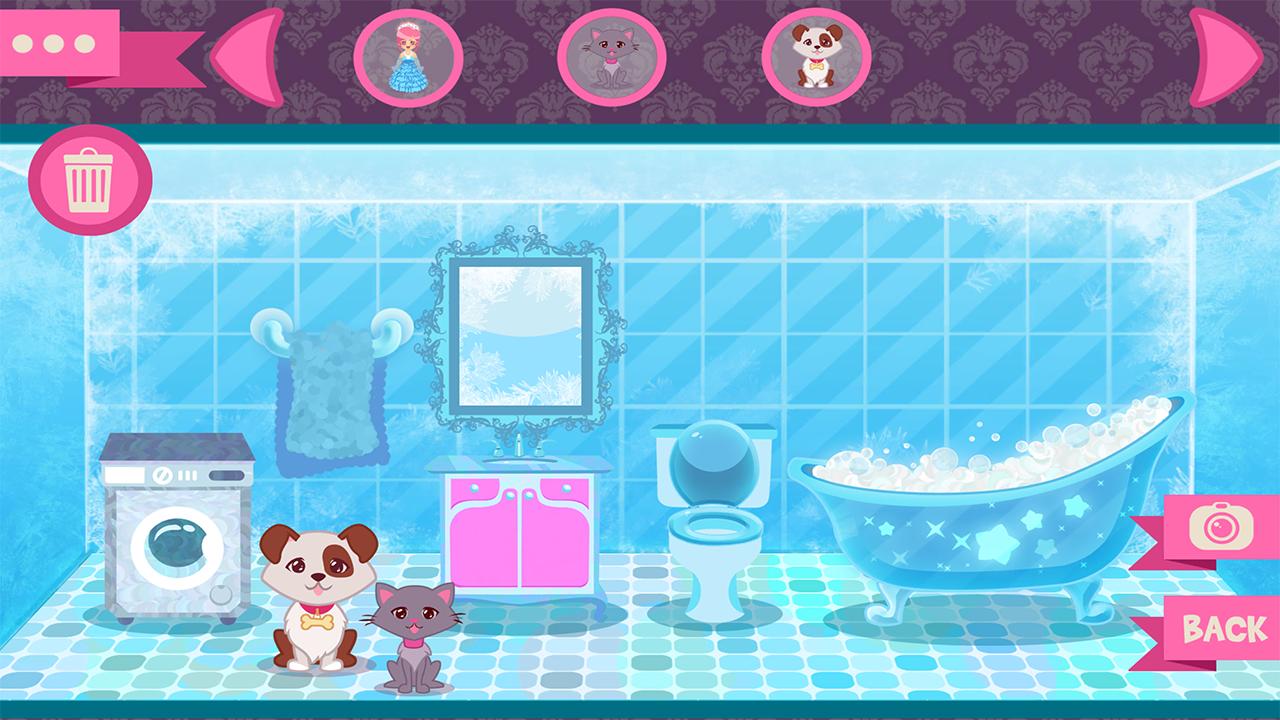The height and width of the screenshot is (720, 1280).
Task: Click the left navigation arrow
Action: [245, 55]
